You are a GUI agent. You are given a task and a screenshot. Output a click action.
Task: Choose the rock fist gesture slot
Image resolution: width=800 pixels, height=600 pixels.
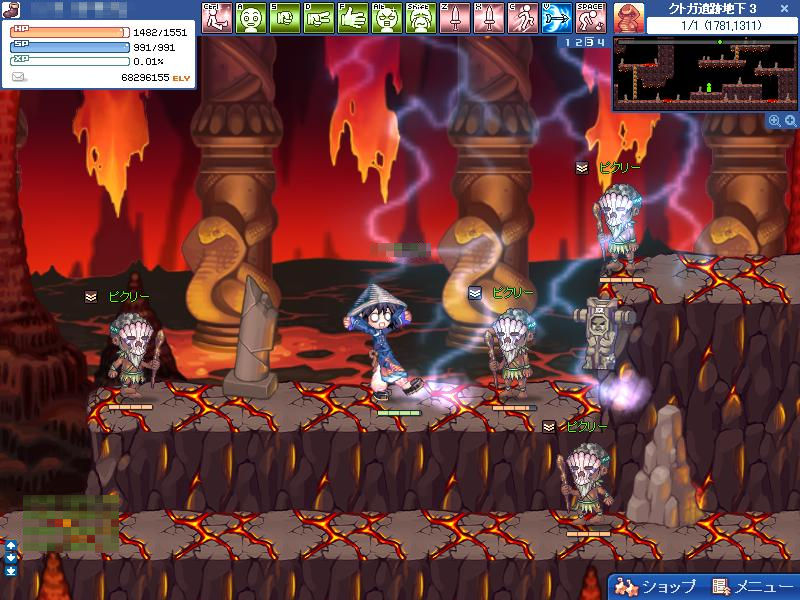(x=285, y=17)
